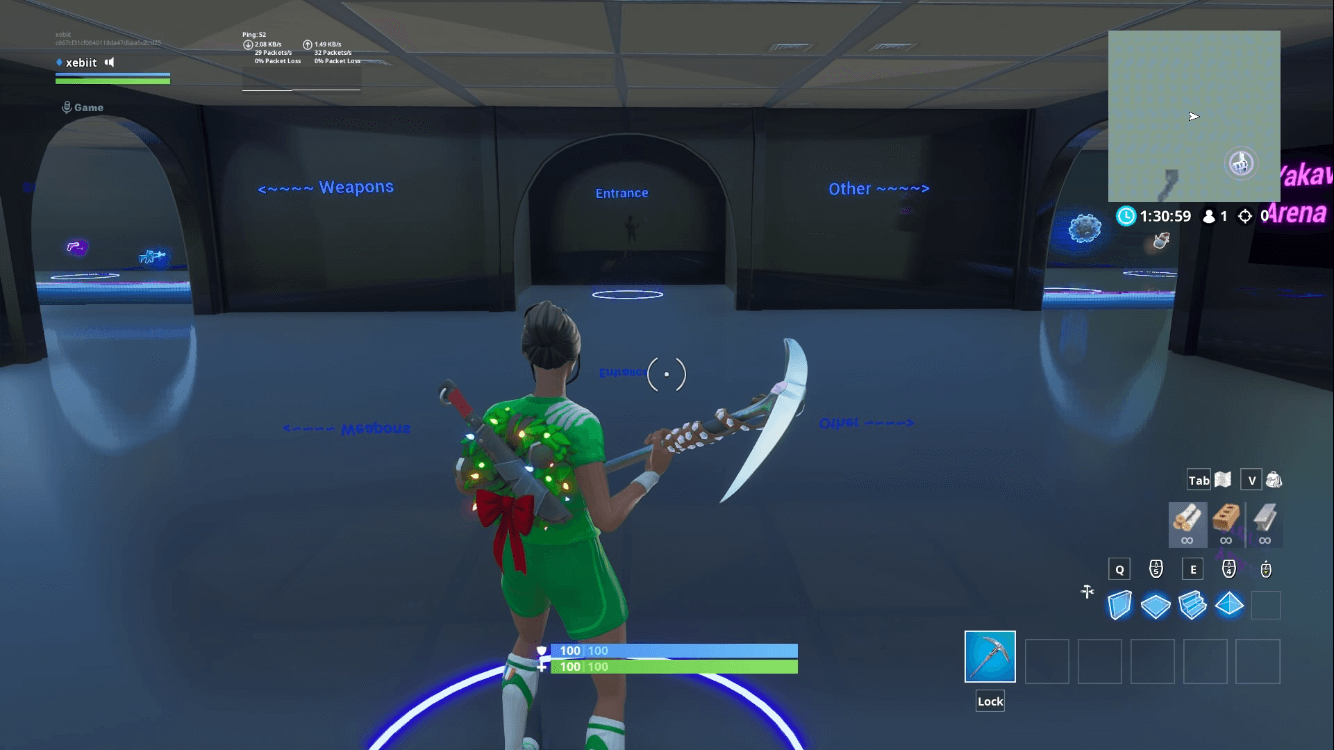Select the stairs build piece icon

click(1192, 604)
